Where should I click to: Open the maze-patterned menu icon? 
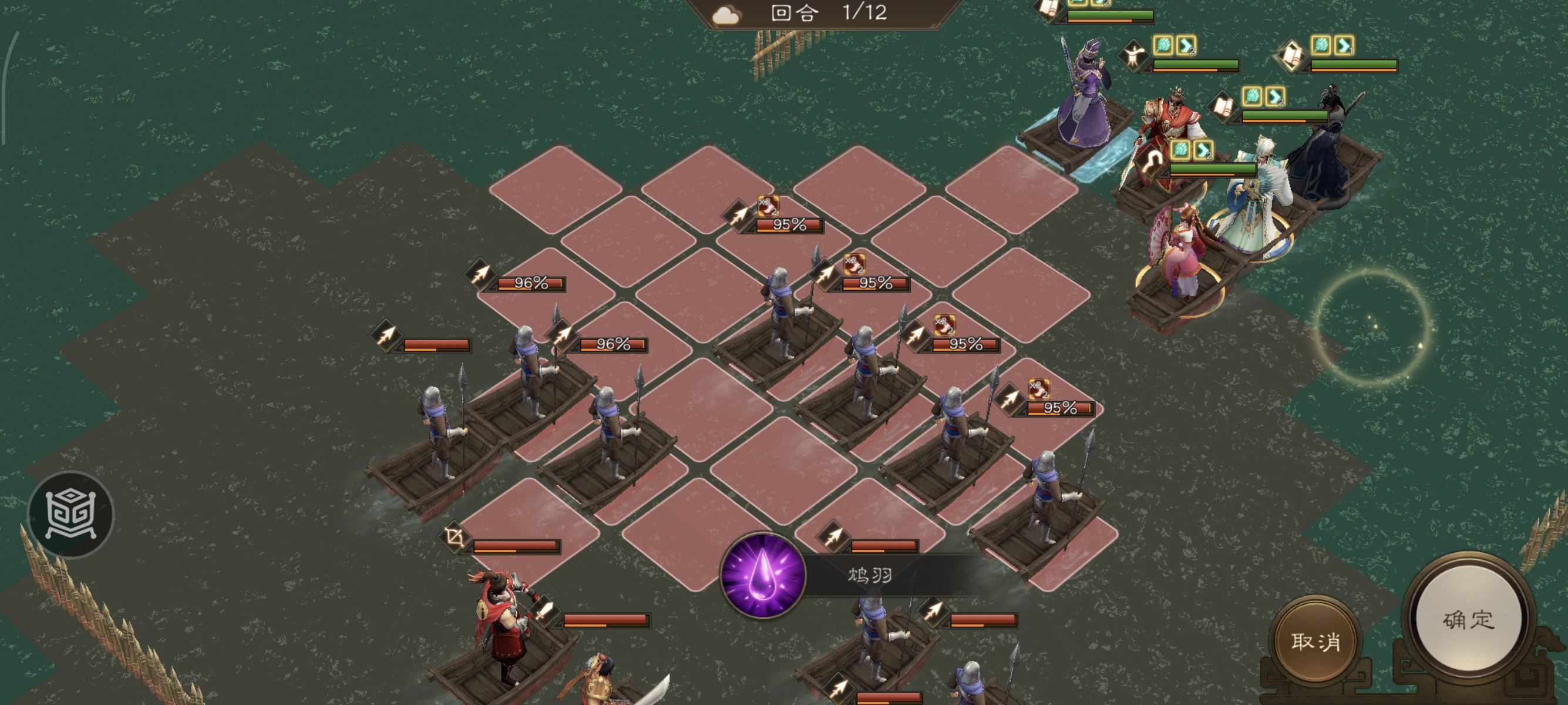[70, 515]
